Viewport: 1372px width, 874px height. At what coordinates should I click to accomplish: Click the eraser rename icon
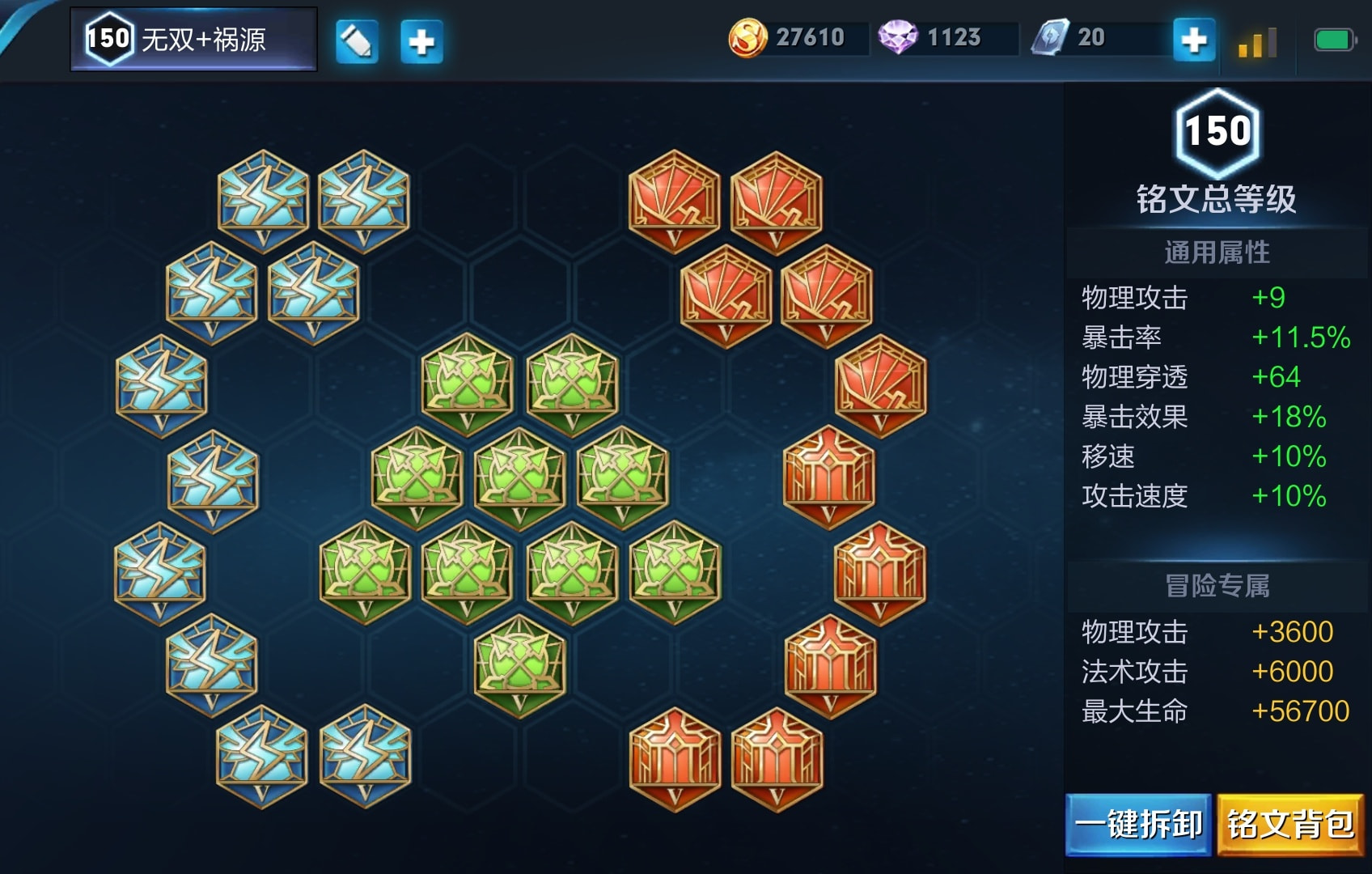pyautogui.click(x=357, y=41)
